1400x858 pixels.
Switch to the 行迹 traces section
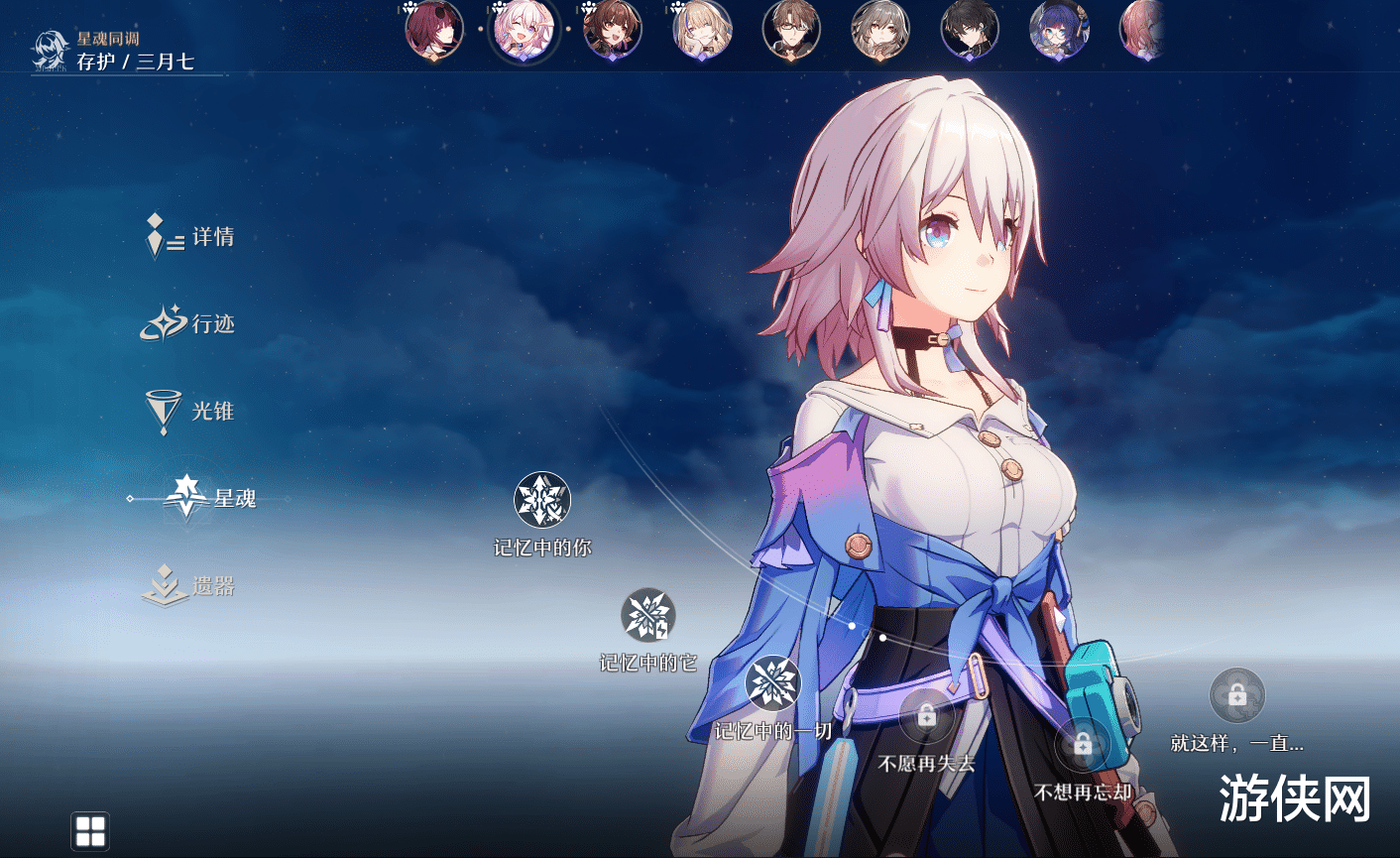[191, 324]
